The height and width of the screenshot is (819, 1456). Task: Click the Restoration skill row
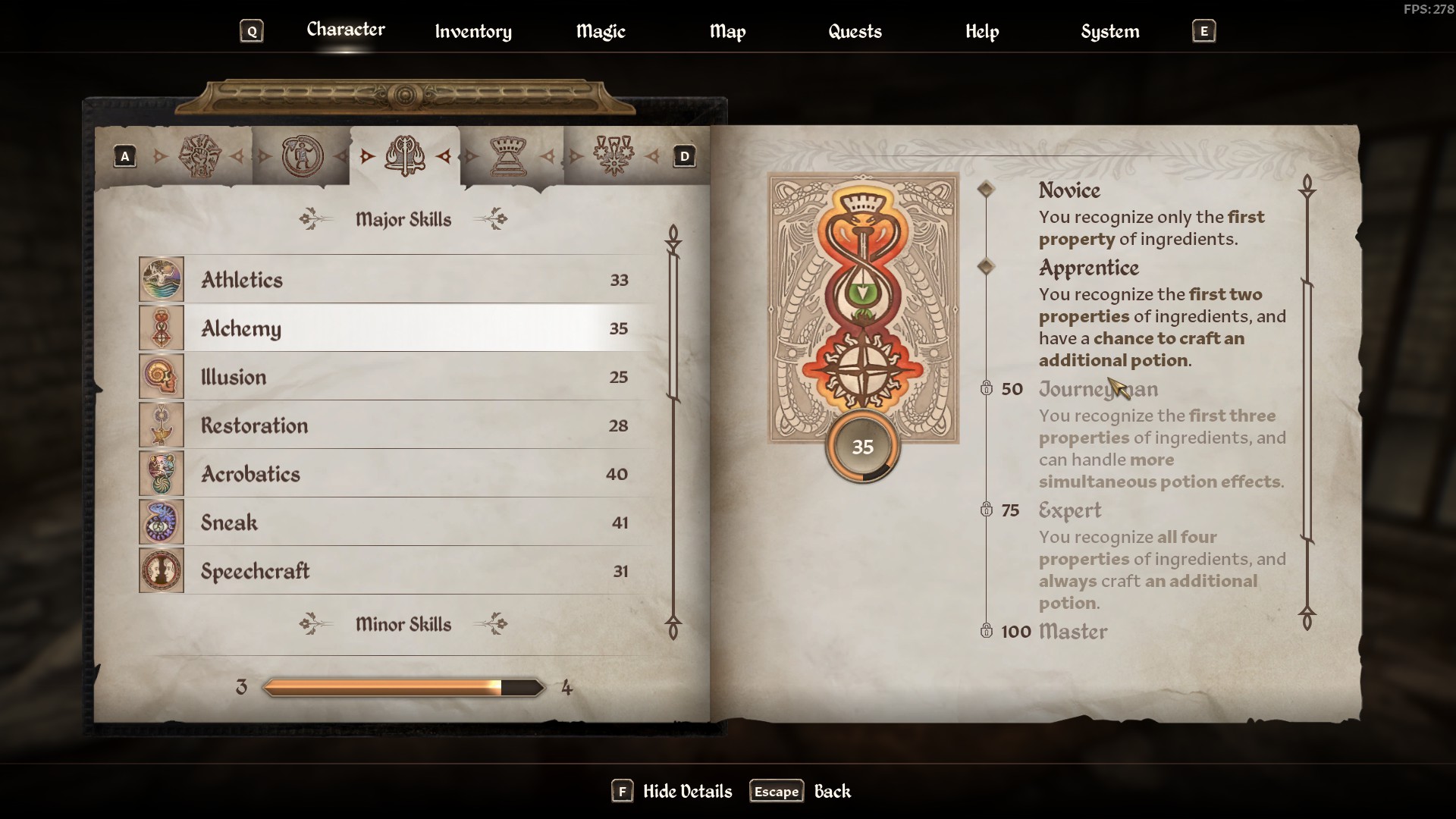pos(394,425)
